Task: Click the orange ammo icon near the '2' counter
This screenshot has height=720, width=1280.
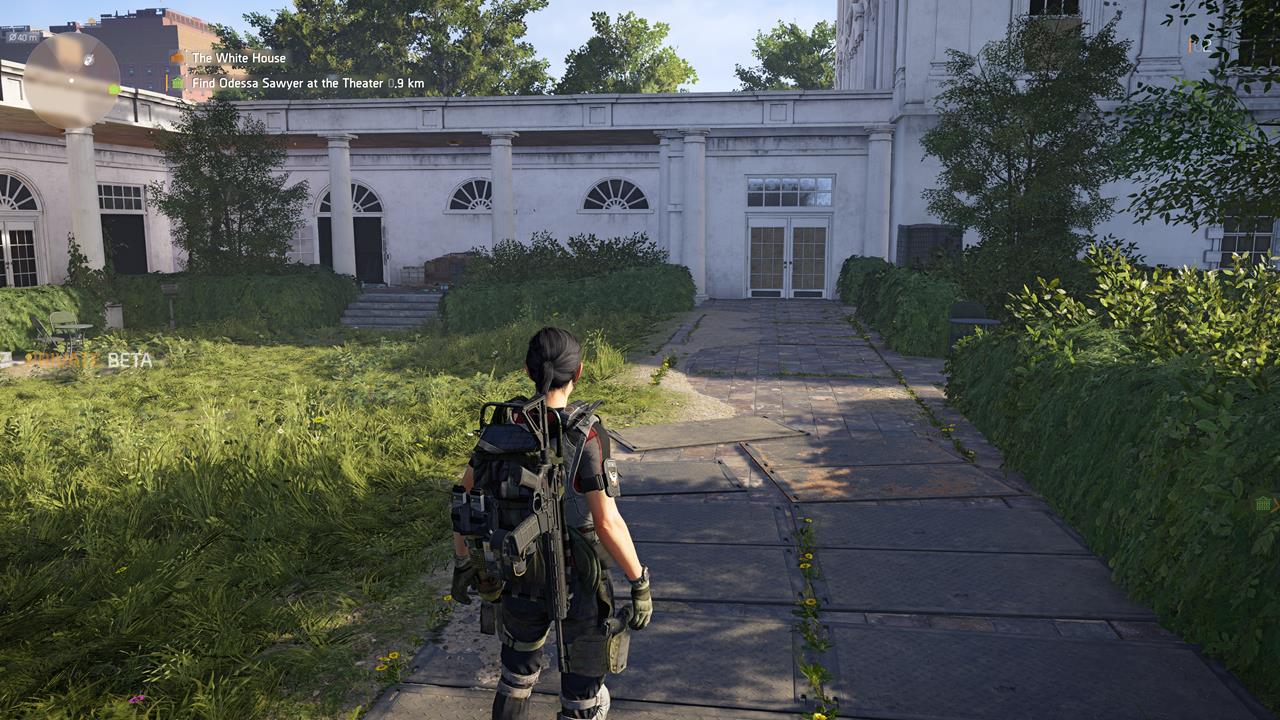Action: [1191, 43]
